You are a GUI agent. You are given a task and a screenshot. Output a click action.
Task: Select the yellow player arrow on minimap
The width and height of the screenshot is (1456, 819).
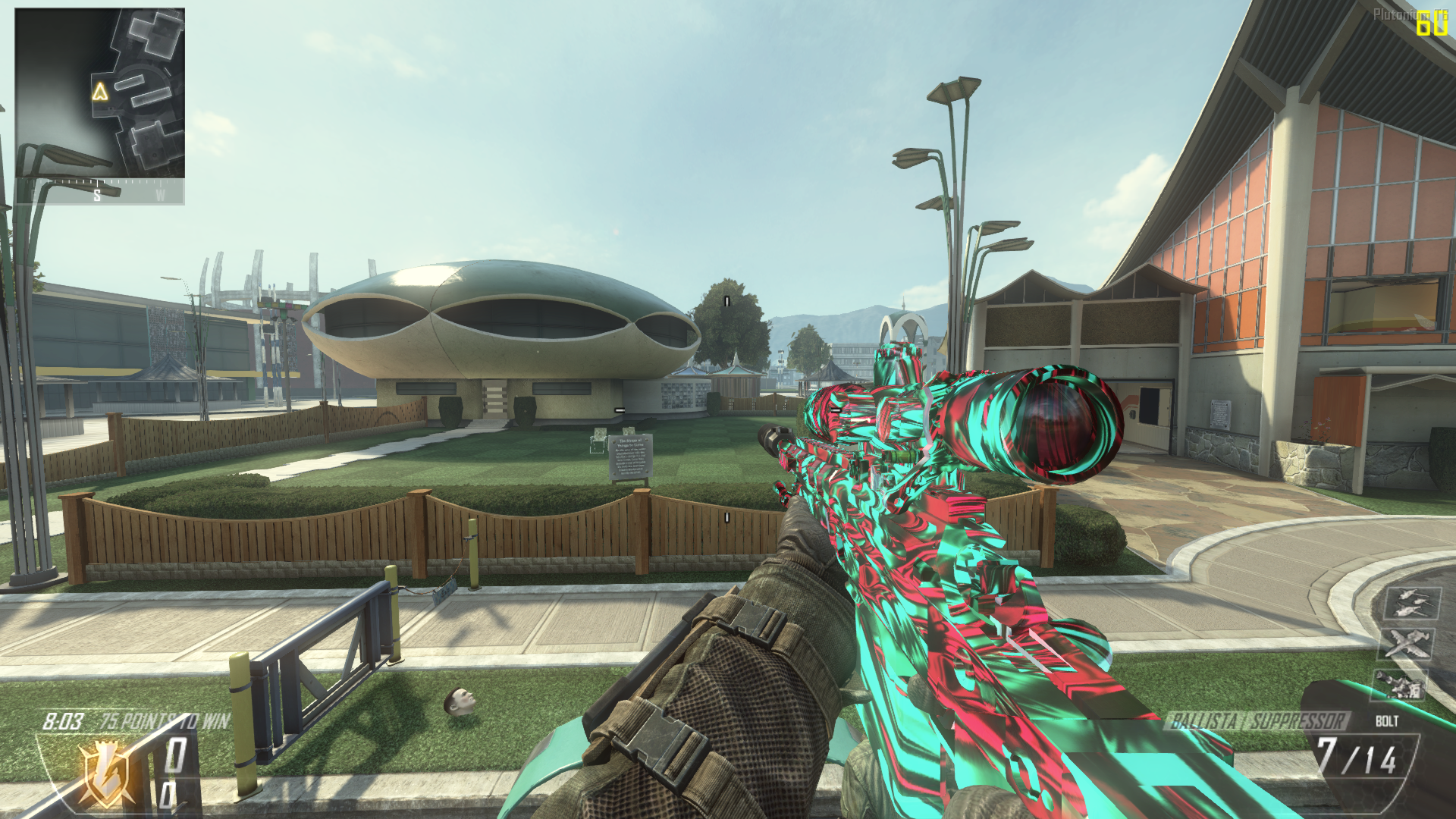[x=100, y=92]
